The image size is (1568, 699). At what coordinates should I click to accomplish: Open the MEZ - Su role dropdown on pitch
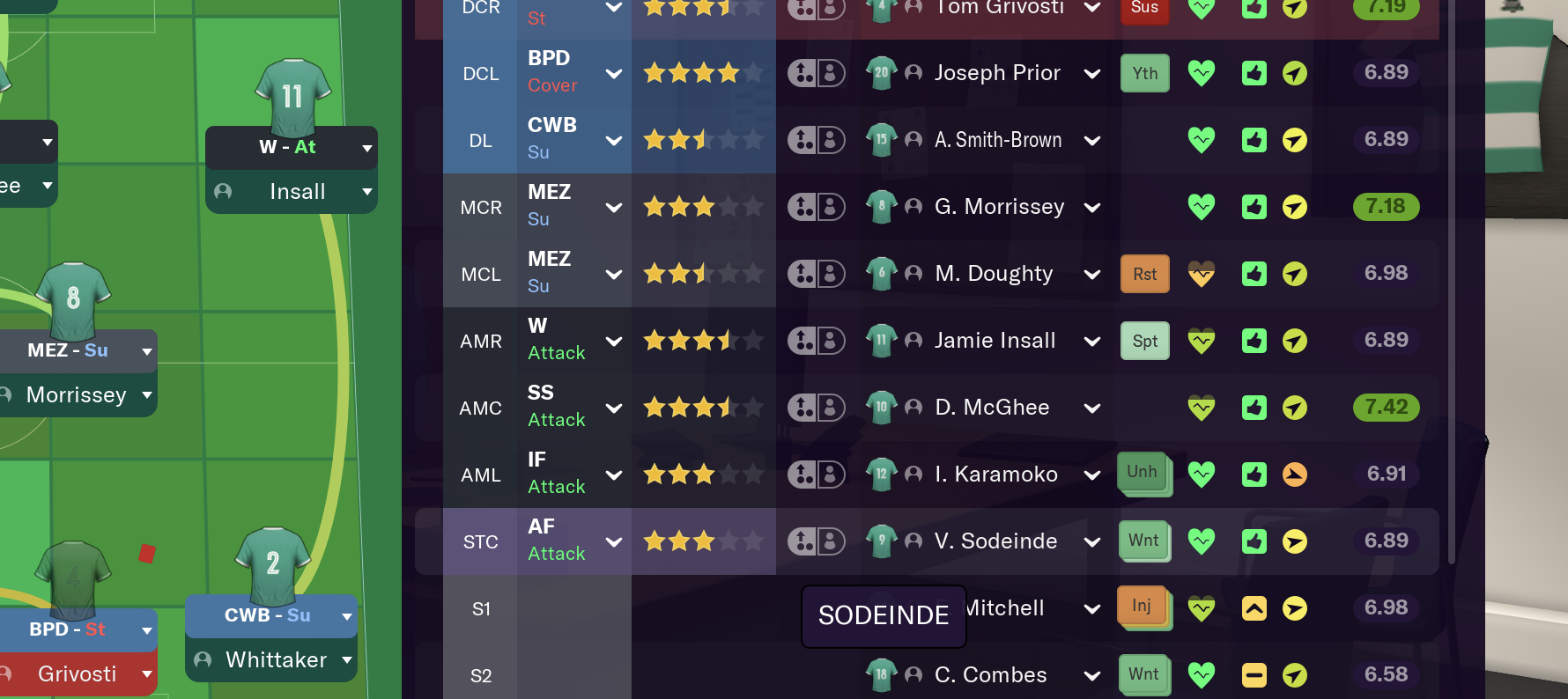(147, 351)
